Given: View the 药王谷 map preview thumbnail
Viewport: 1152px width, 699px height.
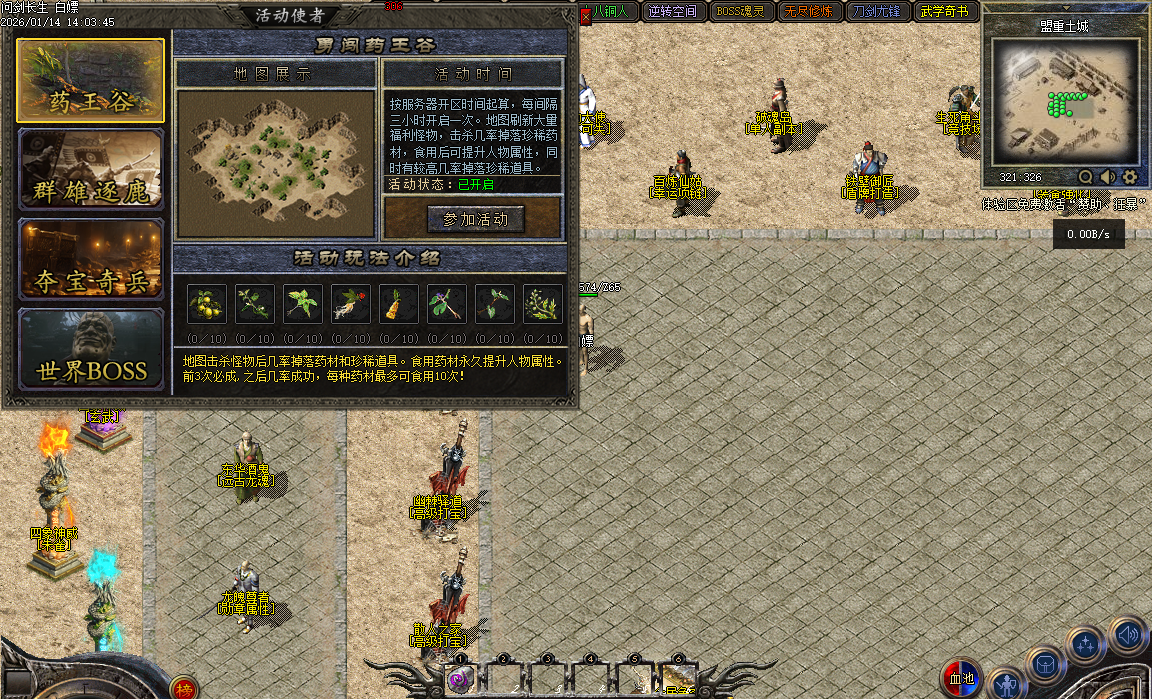Looking at the screenshot, I should pyautogui.click(x=275, y=148).
